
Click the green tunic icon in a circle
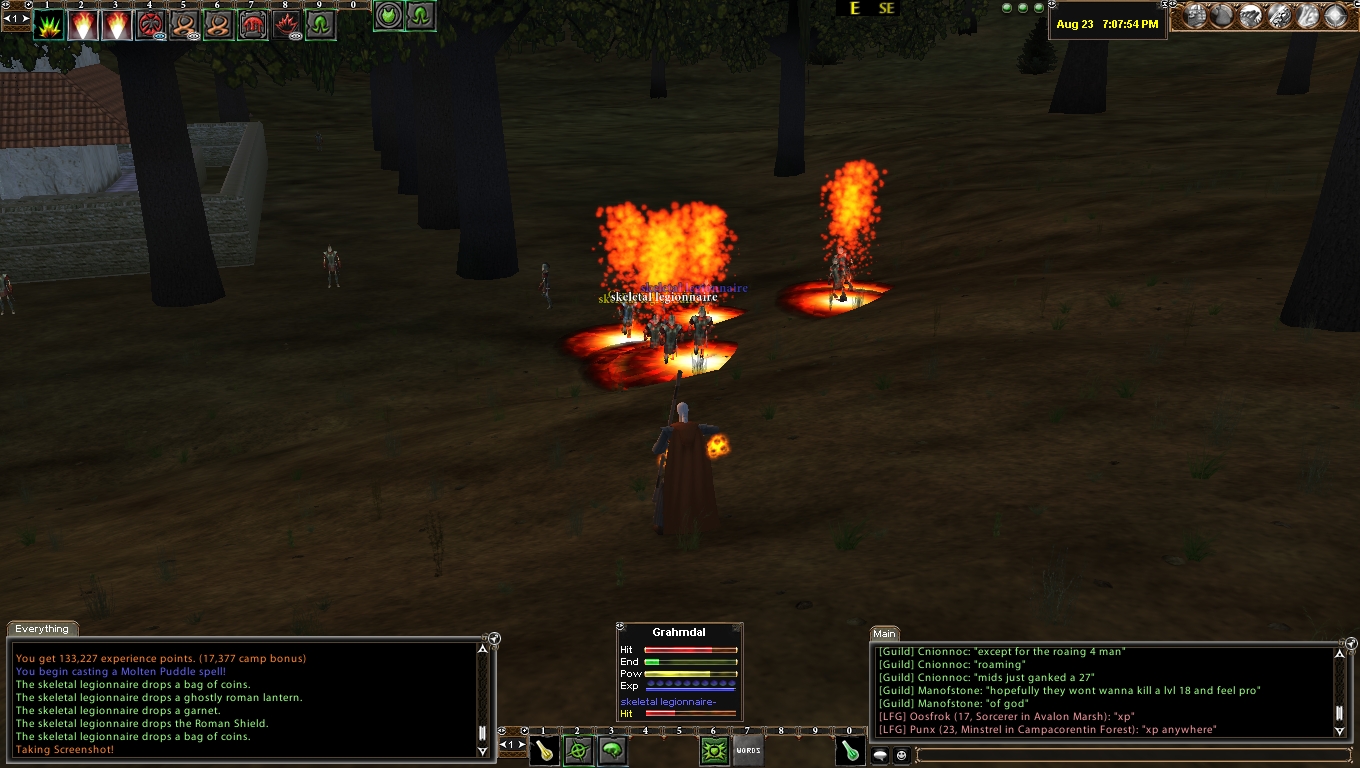pyautogui.click(x=388, y=16)
